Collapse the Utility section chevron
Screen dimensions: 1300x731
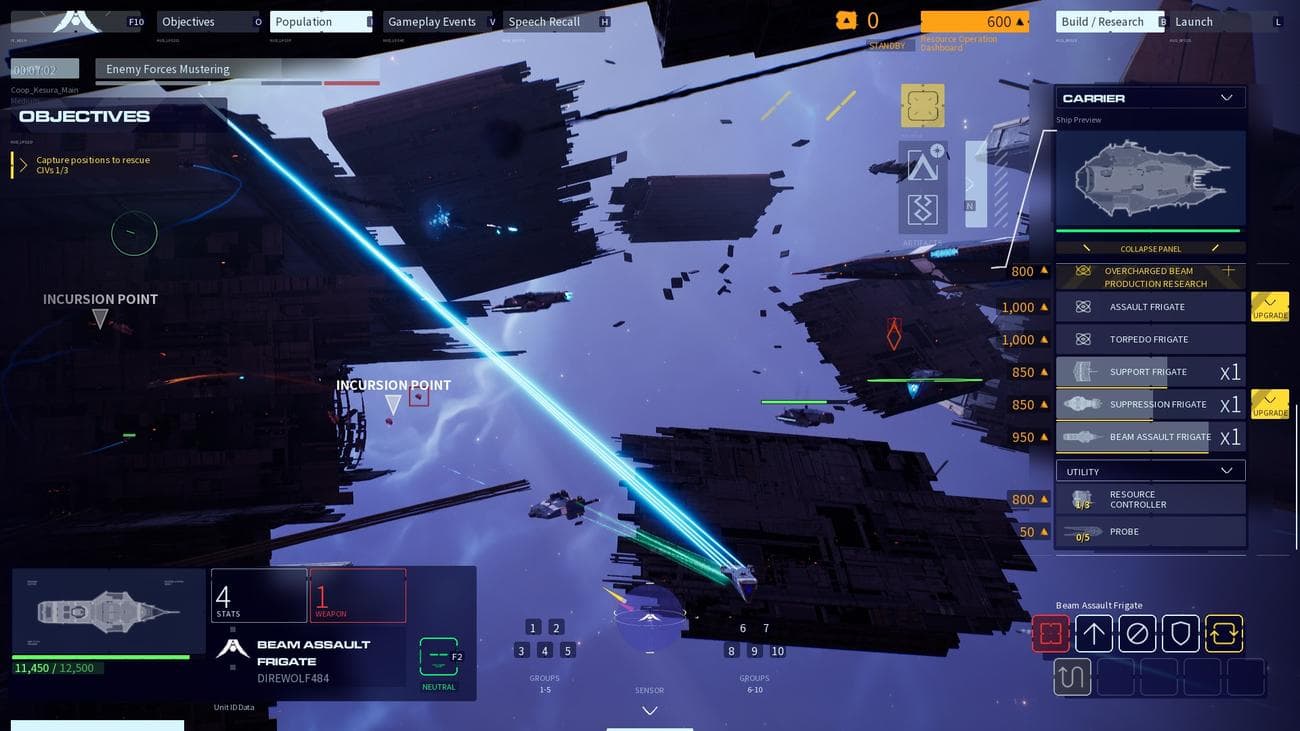tap(1227, 470)
